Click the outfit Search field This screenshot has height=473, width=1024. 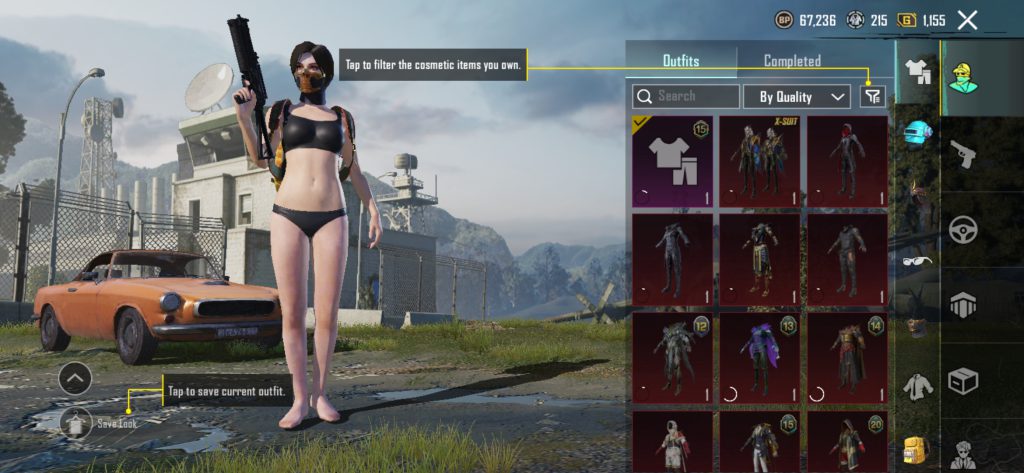[x=686, y=97]
